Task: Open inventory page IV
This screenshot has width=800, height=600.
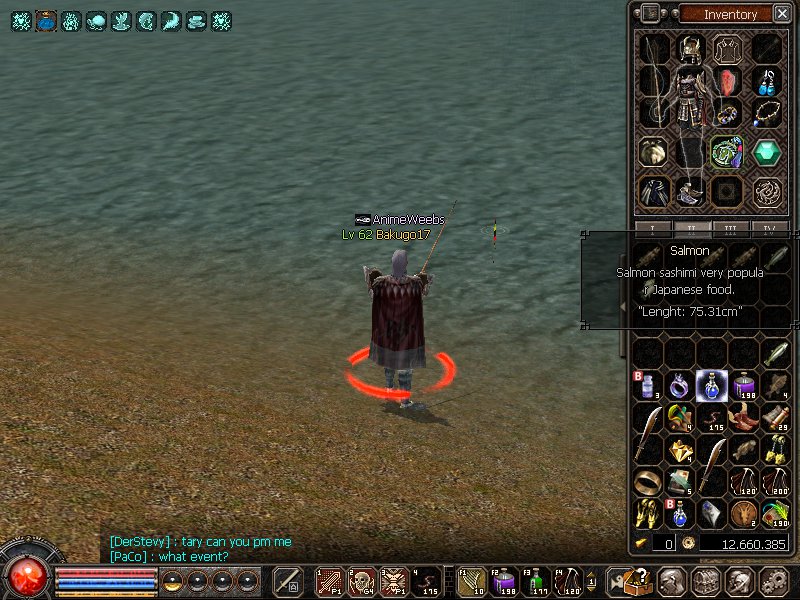Action: (767, 228)
